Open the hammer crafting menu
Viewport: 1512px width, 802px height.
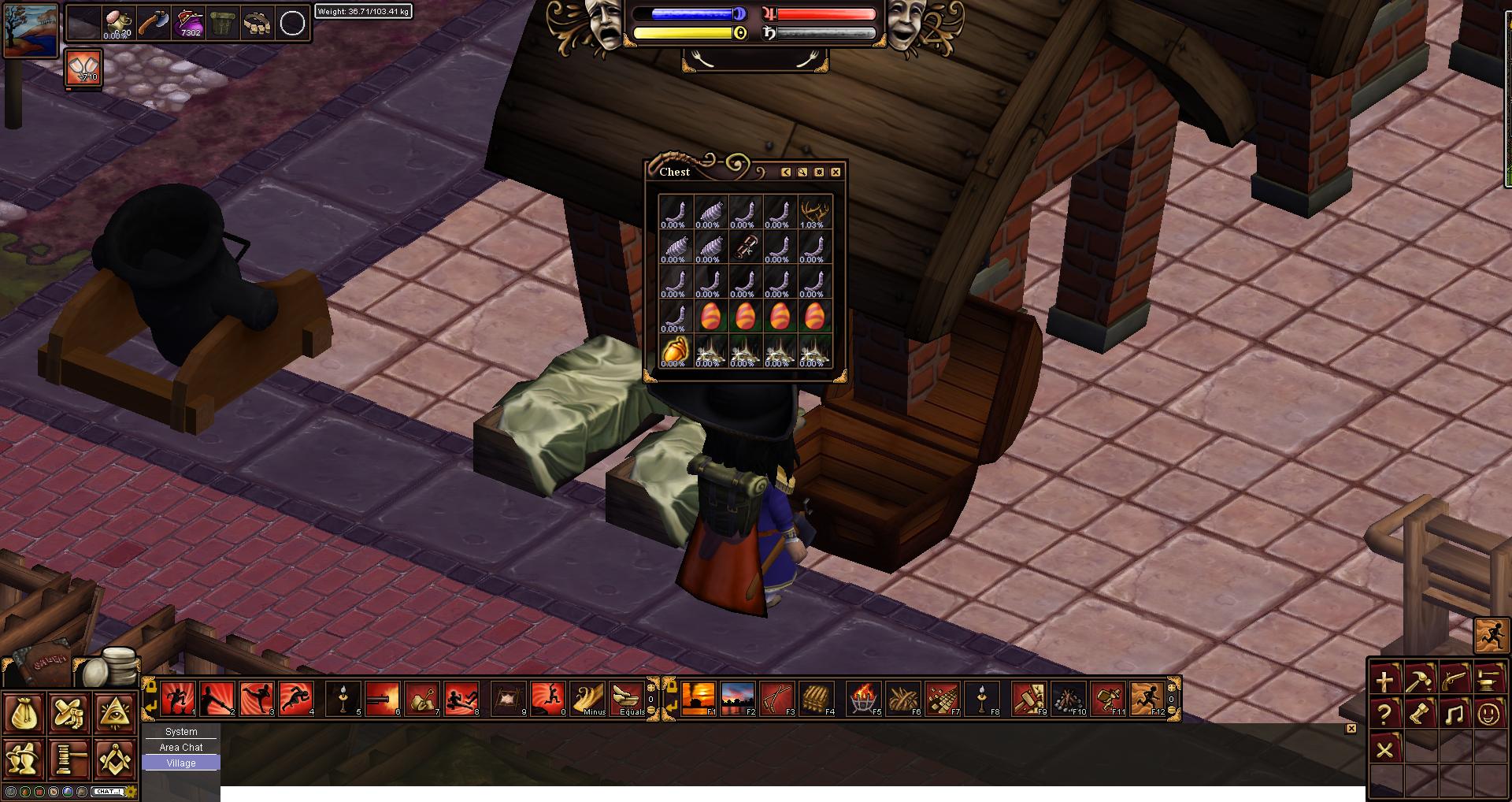tap(1419, 680)
